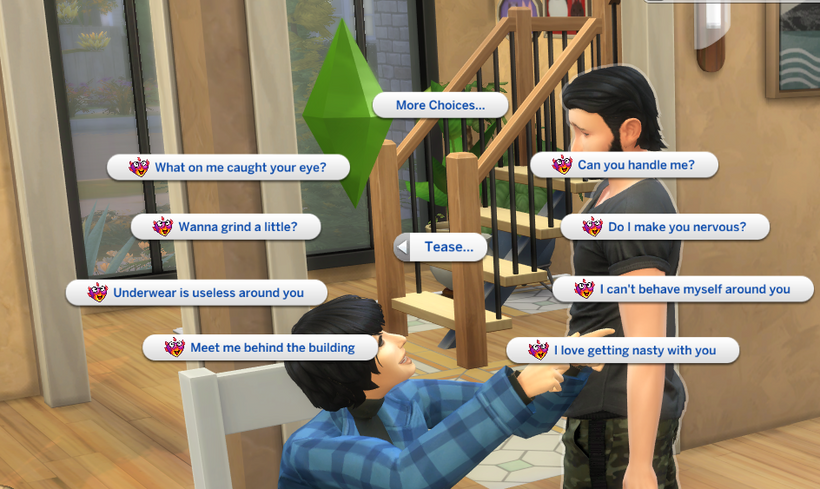This screenshot has height=489, width=820.
Task: Choose "What on me caught your eye?"
Action: (229, 167)
